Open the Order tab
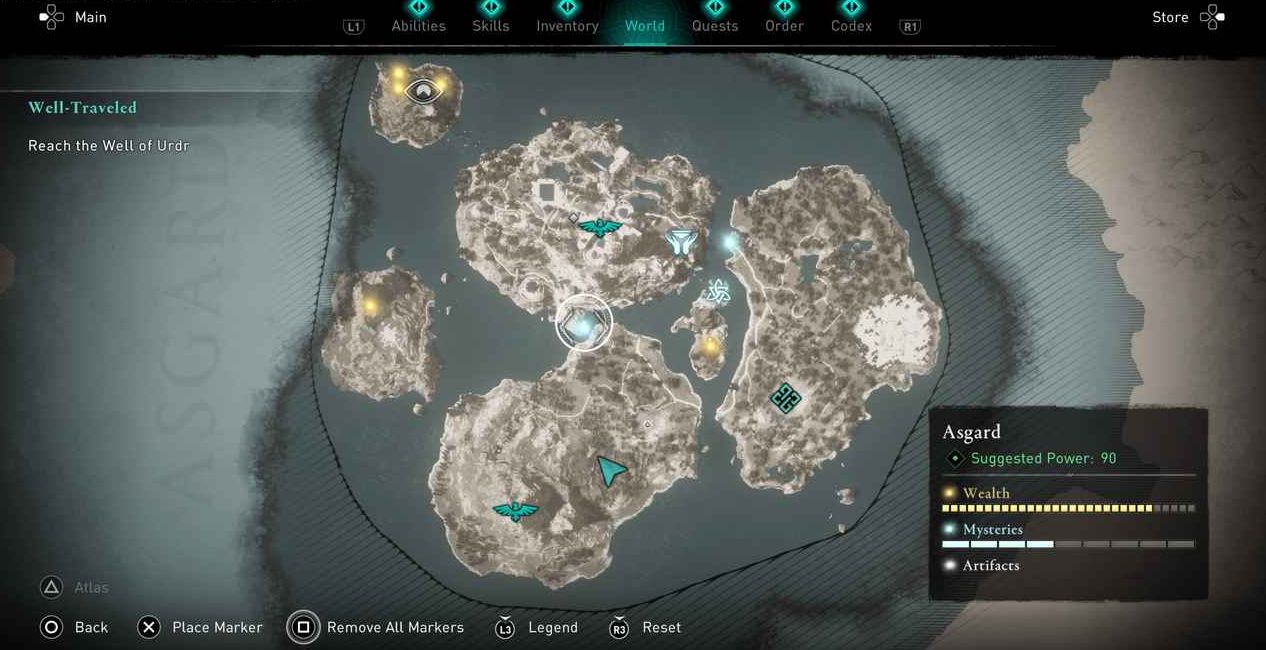Viewport: 1266px width, 650px height. tap(784, 26)
